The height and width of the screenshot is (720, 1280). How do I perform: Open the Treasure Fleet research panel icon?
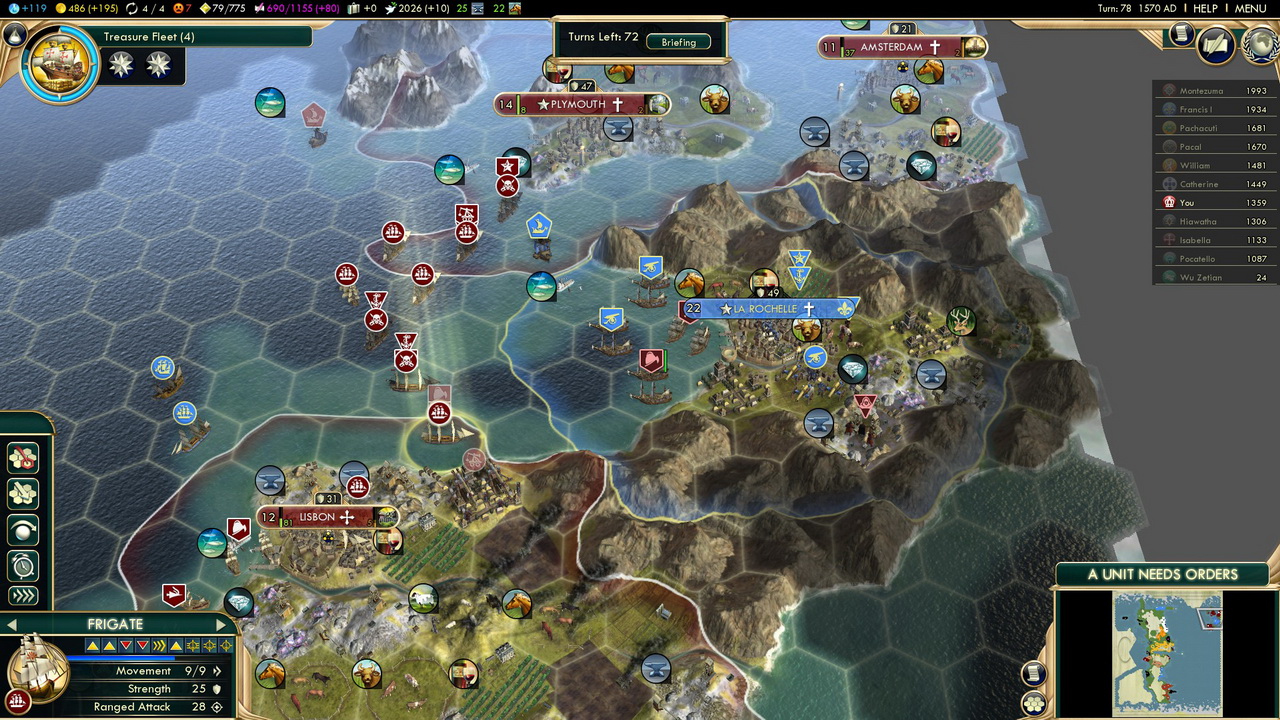point(59,65)
